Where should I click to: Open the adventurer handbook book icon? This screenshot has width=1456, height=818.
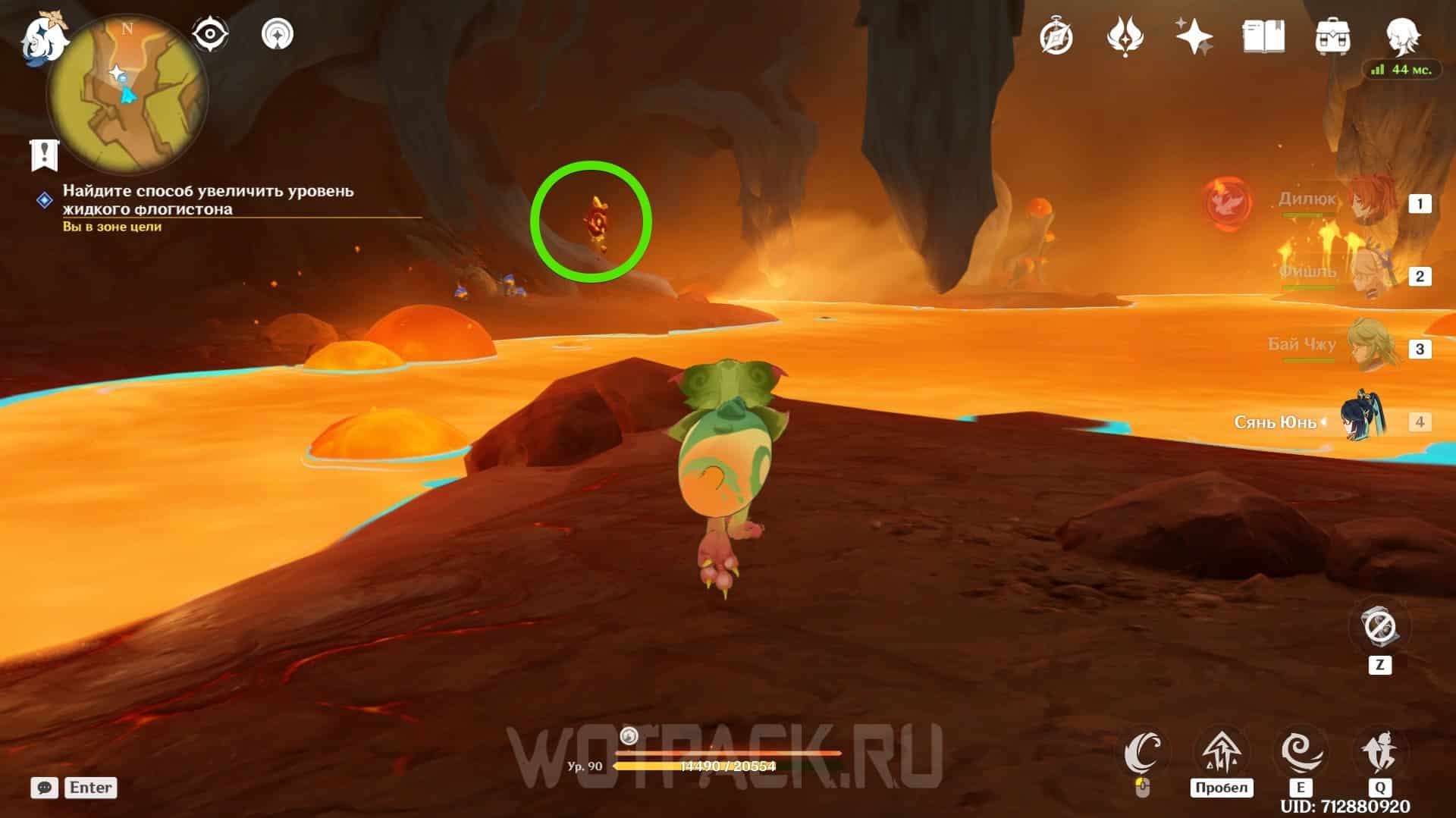1263,36
